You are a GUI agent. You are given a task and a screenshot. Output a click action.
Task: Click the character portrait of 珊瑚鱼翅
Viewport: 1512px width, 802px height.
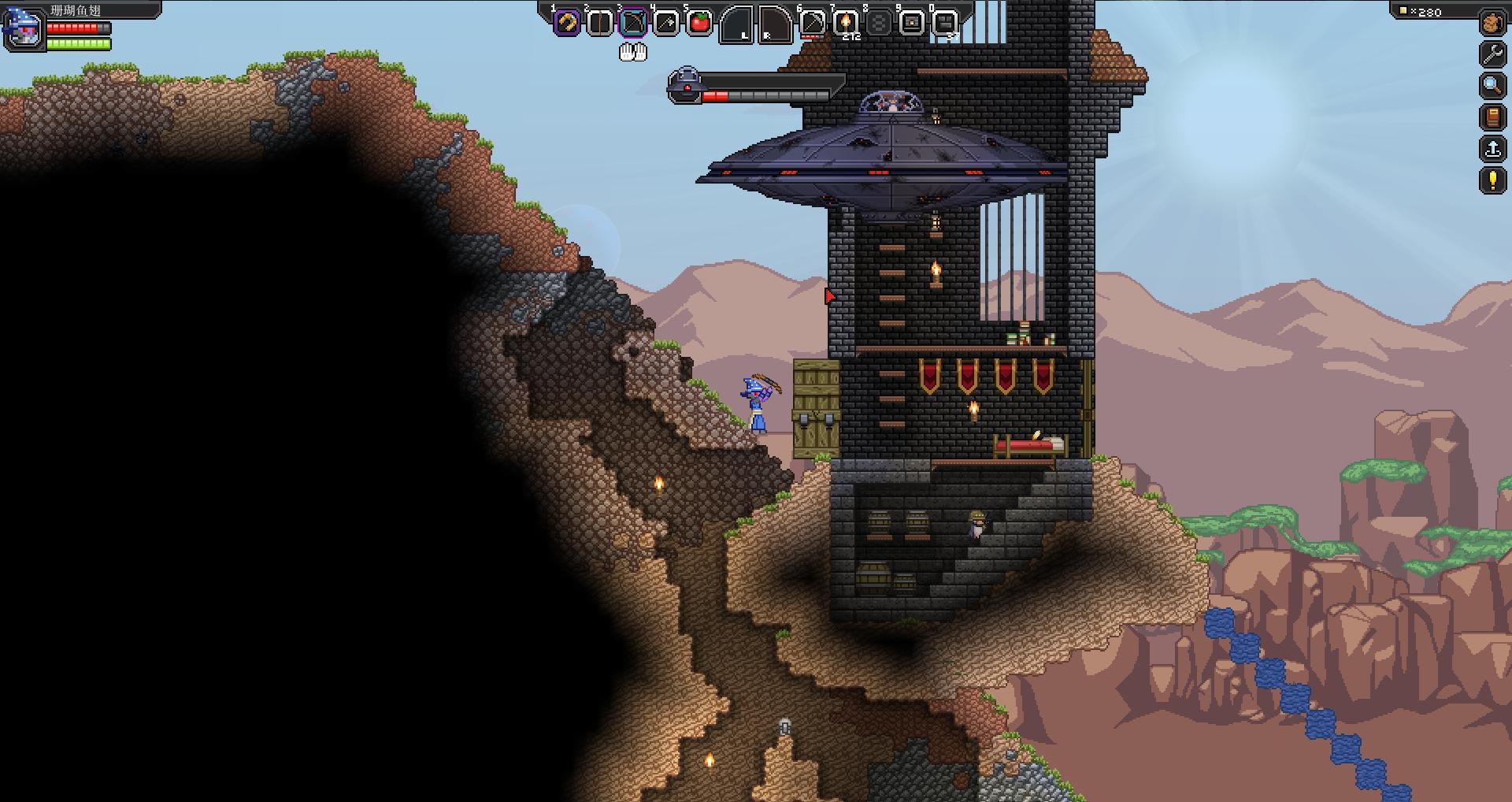click(24, 28)
